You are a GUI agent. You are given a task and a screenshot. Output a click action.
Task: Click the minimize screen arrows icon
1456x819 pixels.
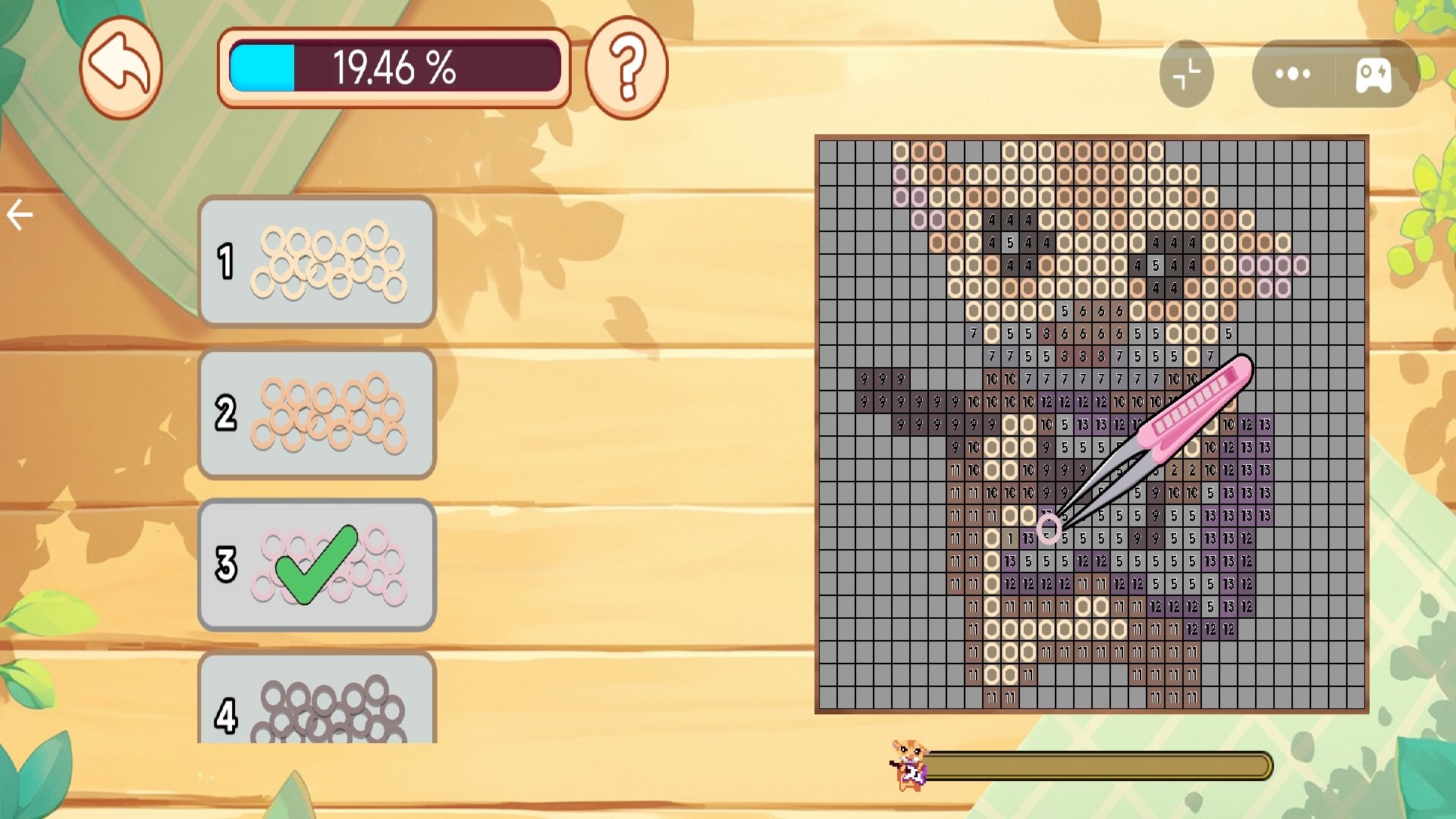1186,74
